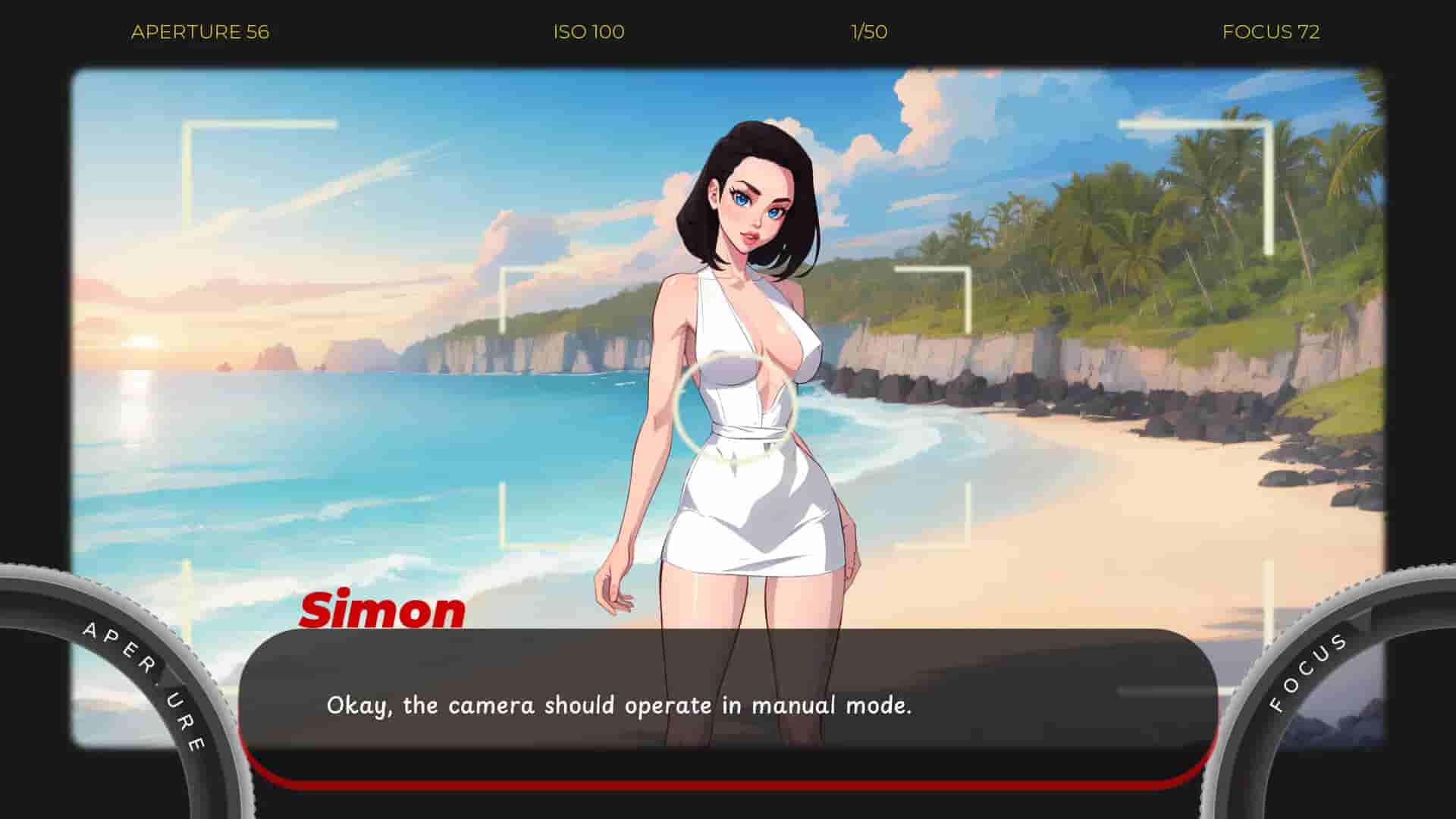Click the 1/50 shutter speed readout
Viewport: 1456px width, 819px height.
[x=868, y=32]
